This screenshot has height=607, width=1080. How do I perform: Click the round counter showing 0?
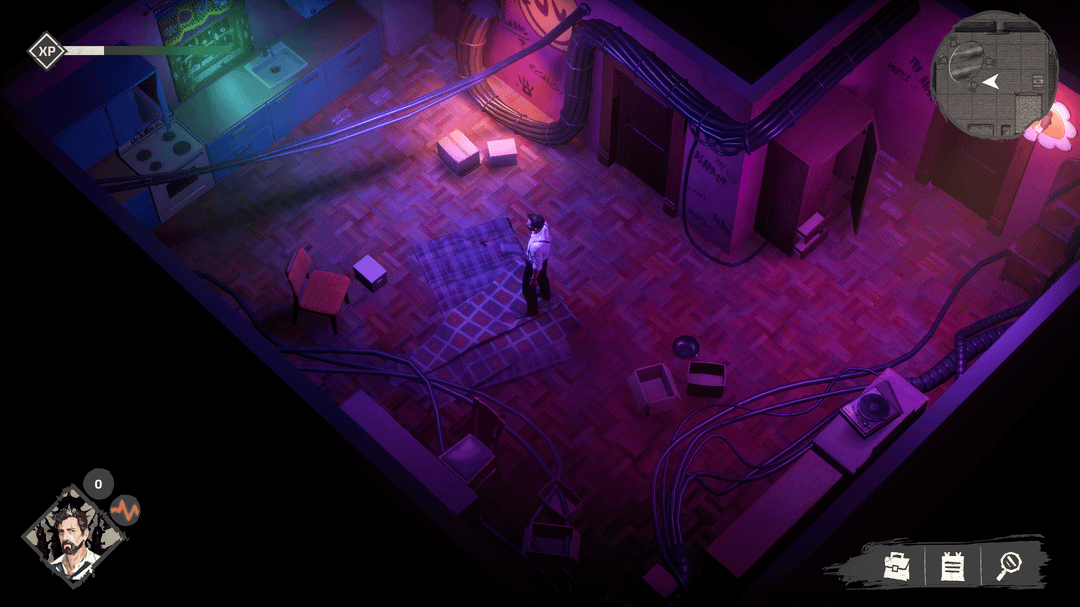click(x=98, y=484)
